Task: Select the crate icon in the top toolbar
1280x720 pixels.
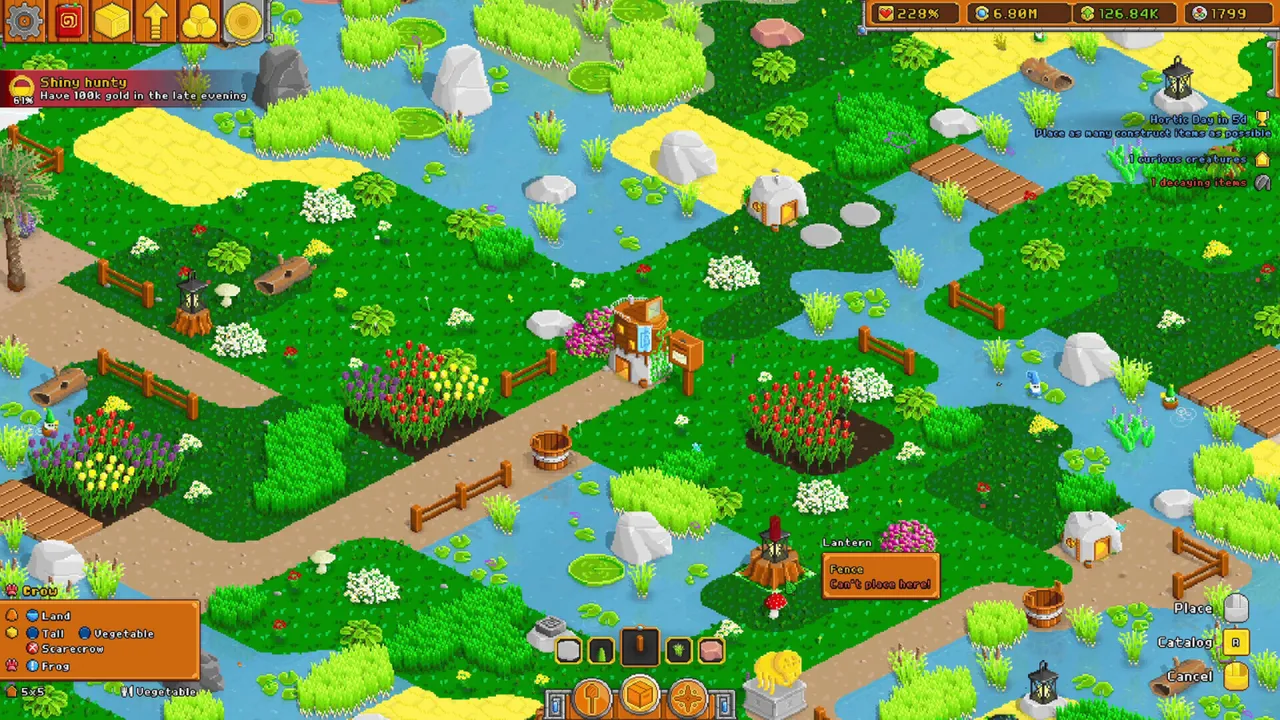Action: point(112,20)
